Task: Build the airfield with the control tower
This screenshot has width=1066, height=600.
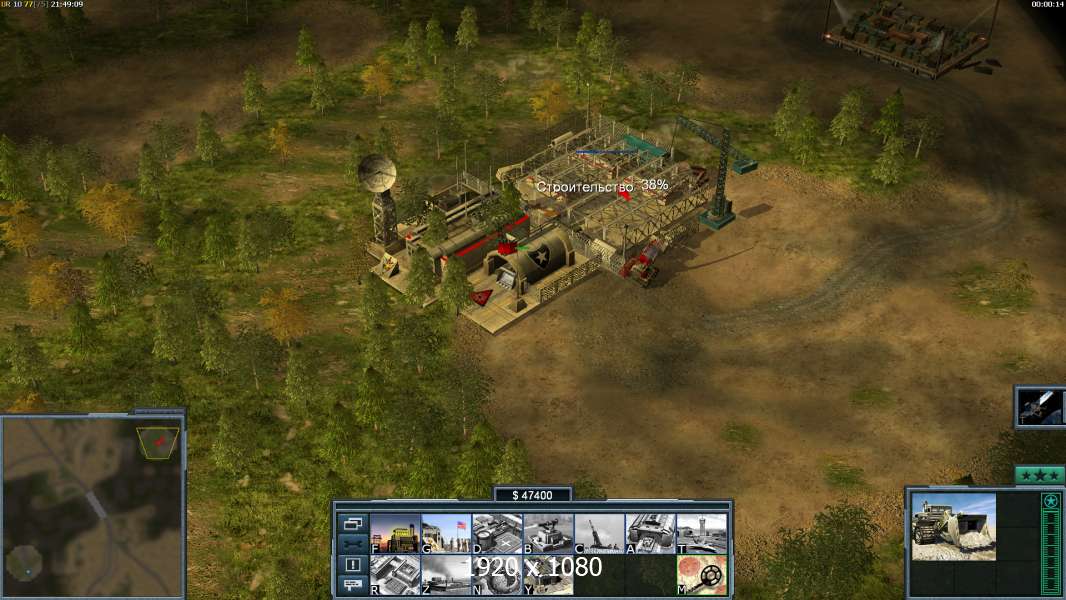Action: tap(701, 534)
